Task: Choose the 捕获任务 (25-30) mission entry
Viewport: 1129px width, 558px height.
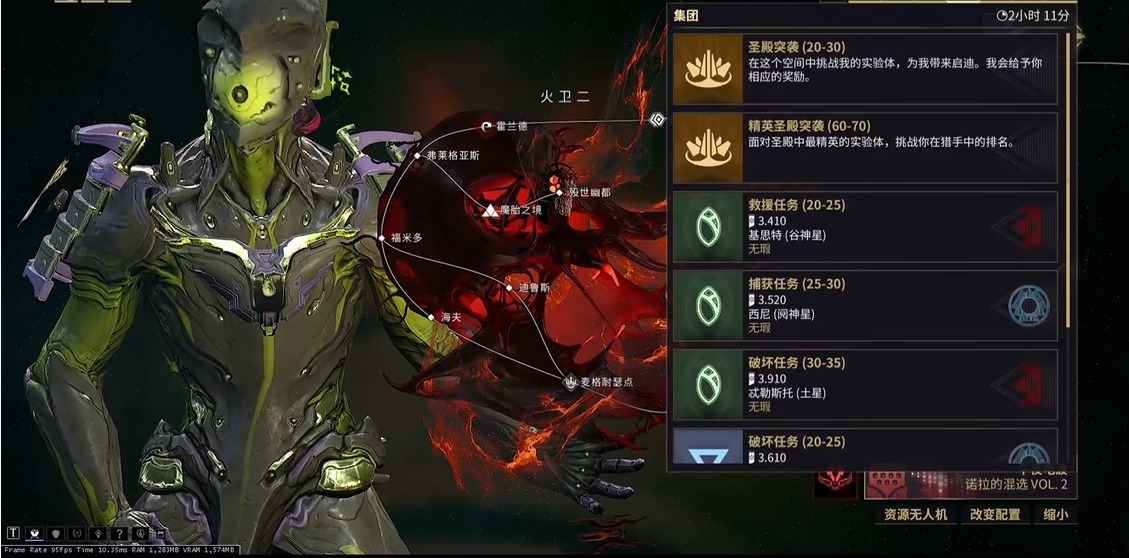Action: click(865, 305)
